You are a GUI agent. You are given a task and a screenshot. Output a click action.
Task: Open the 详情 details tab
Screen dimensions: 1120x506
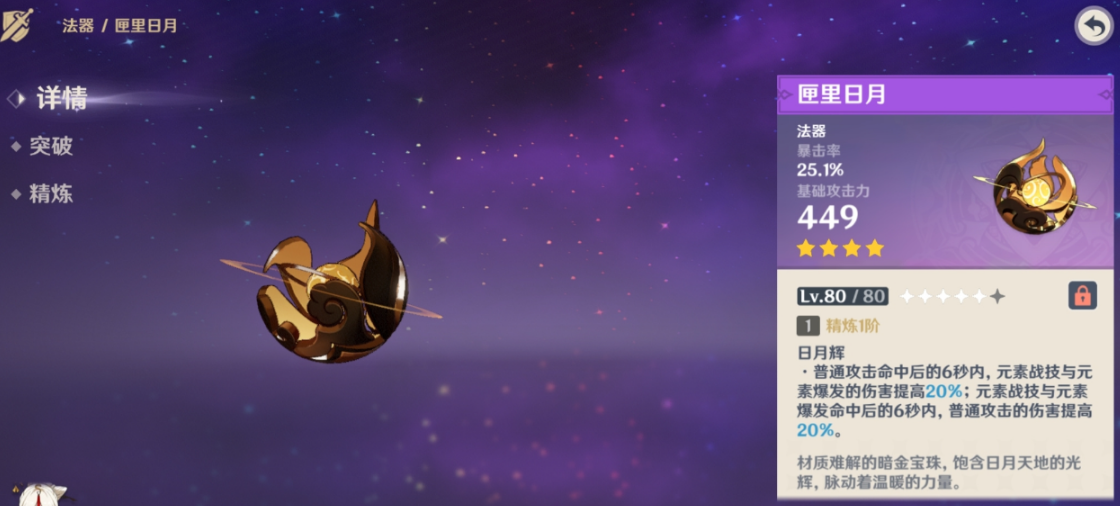[61, 98]
